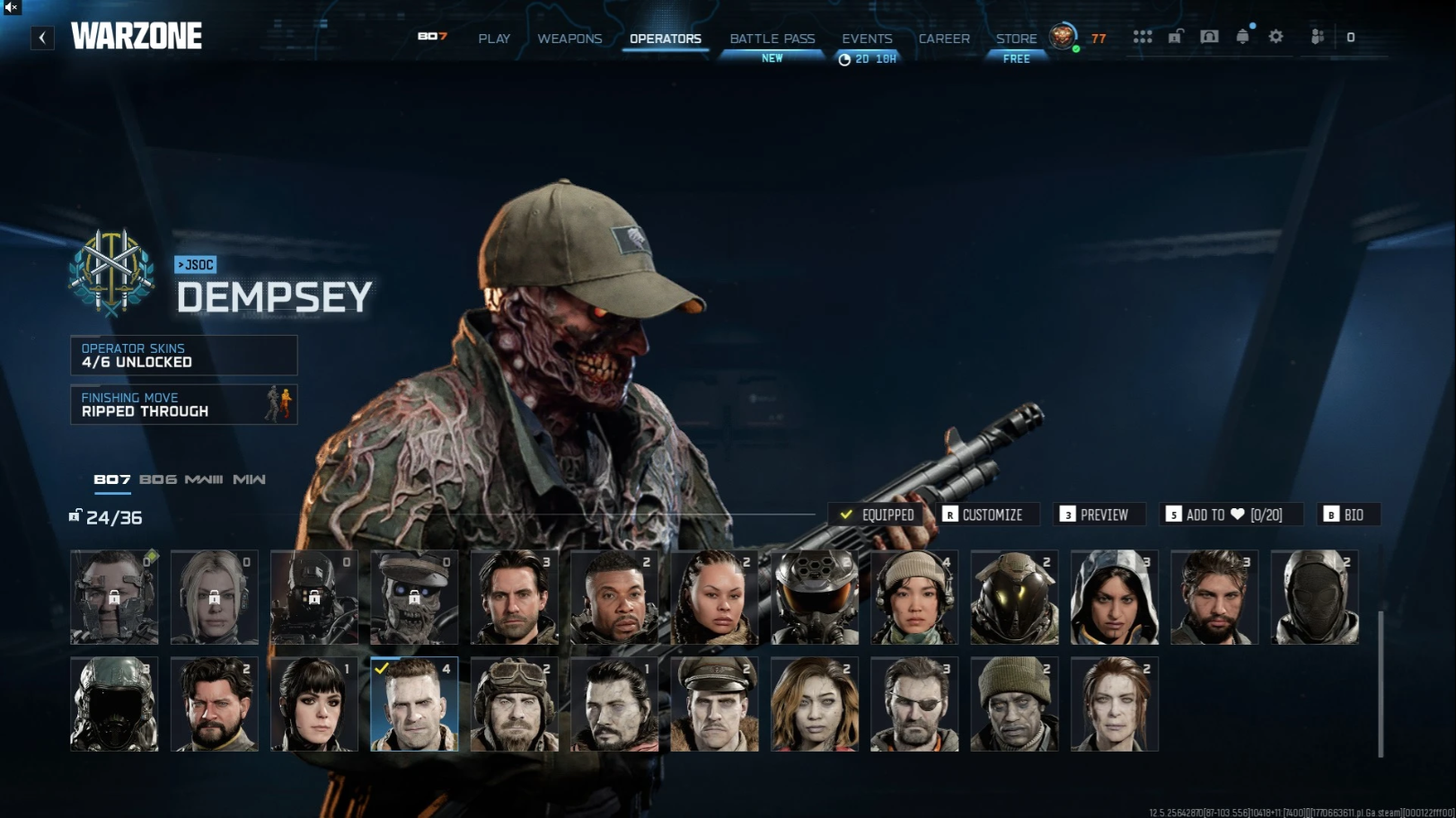Open the Operator Skins panel
Viewport: 1456px width, 818px height.
[183, 356]
